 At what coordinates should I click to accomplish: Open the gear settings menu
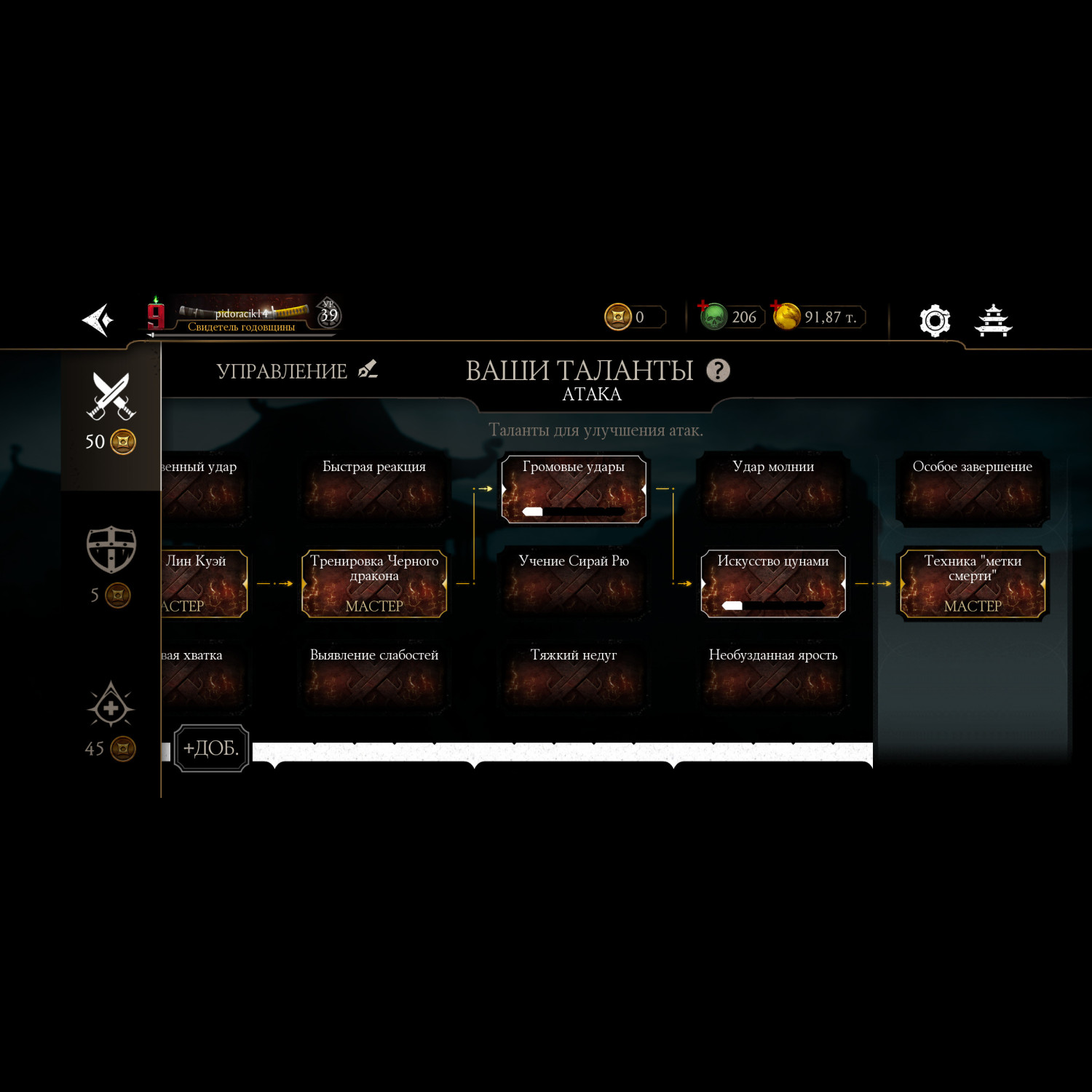[935, 320]
